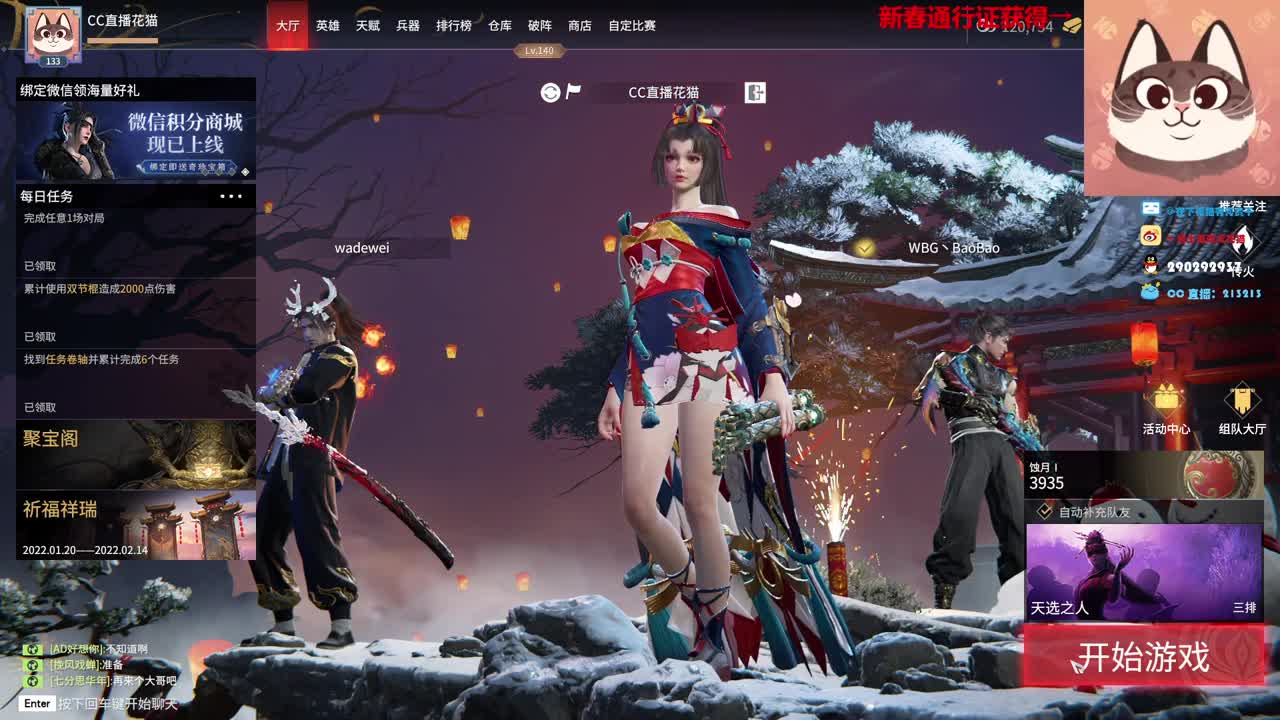Click the QQ penguin icon near 290292937
Image resolution: width=1280 pixels, height=720 pixels.
(1150, 263)
